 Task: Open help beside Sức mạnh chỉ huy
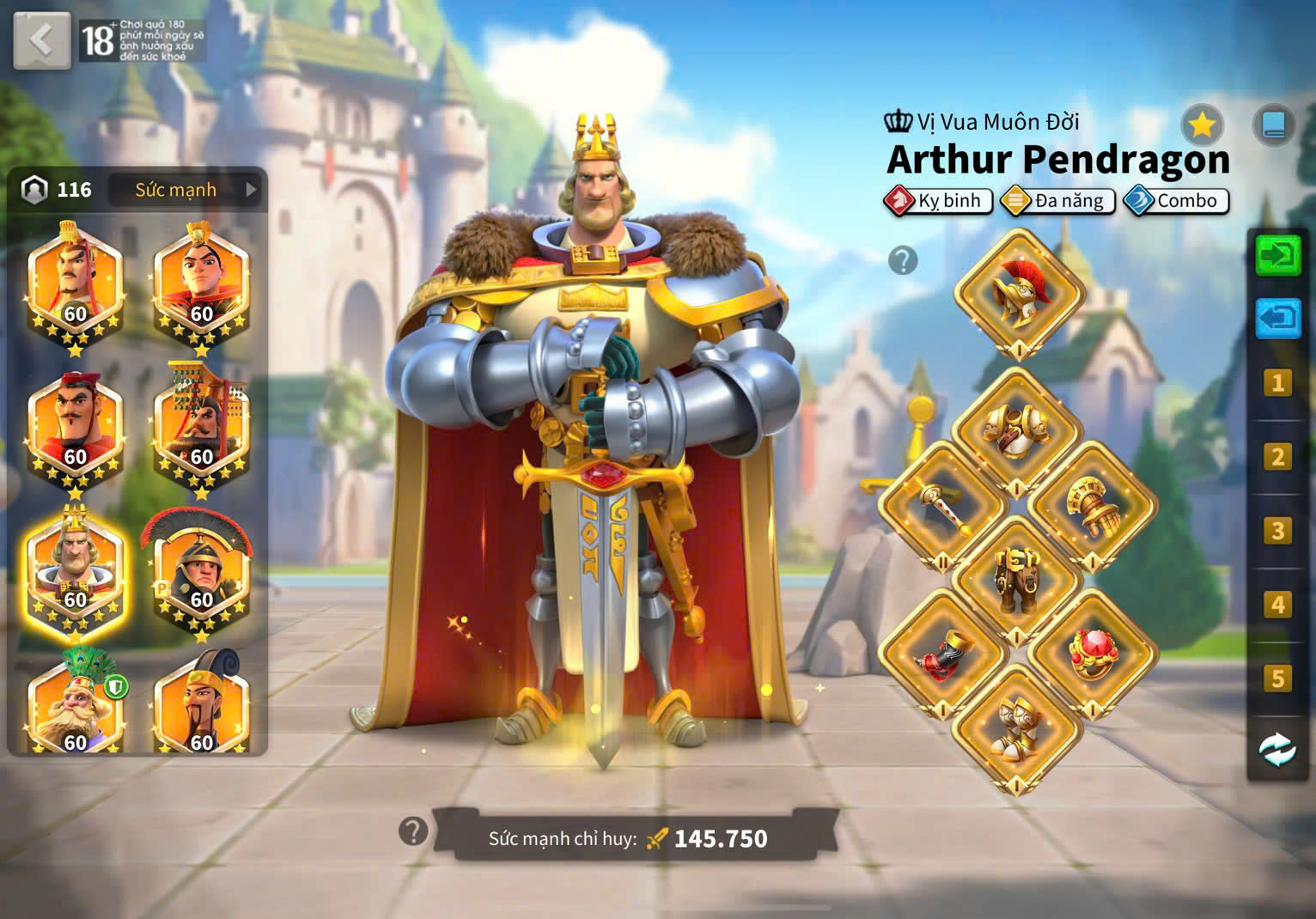tap(413, 831)
